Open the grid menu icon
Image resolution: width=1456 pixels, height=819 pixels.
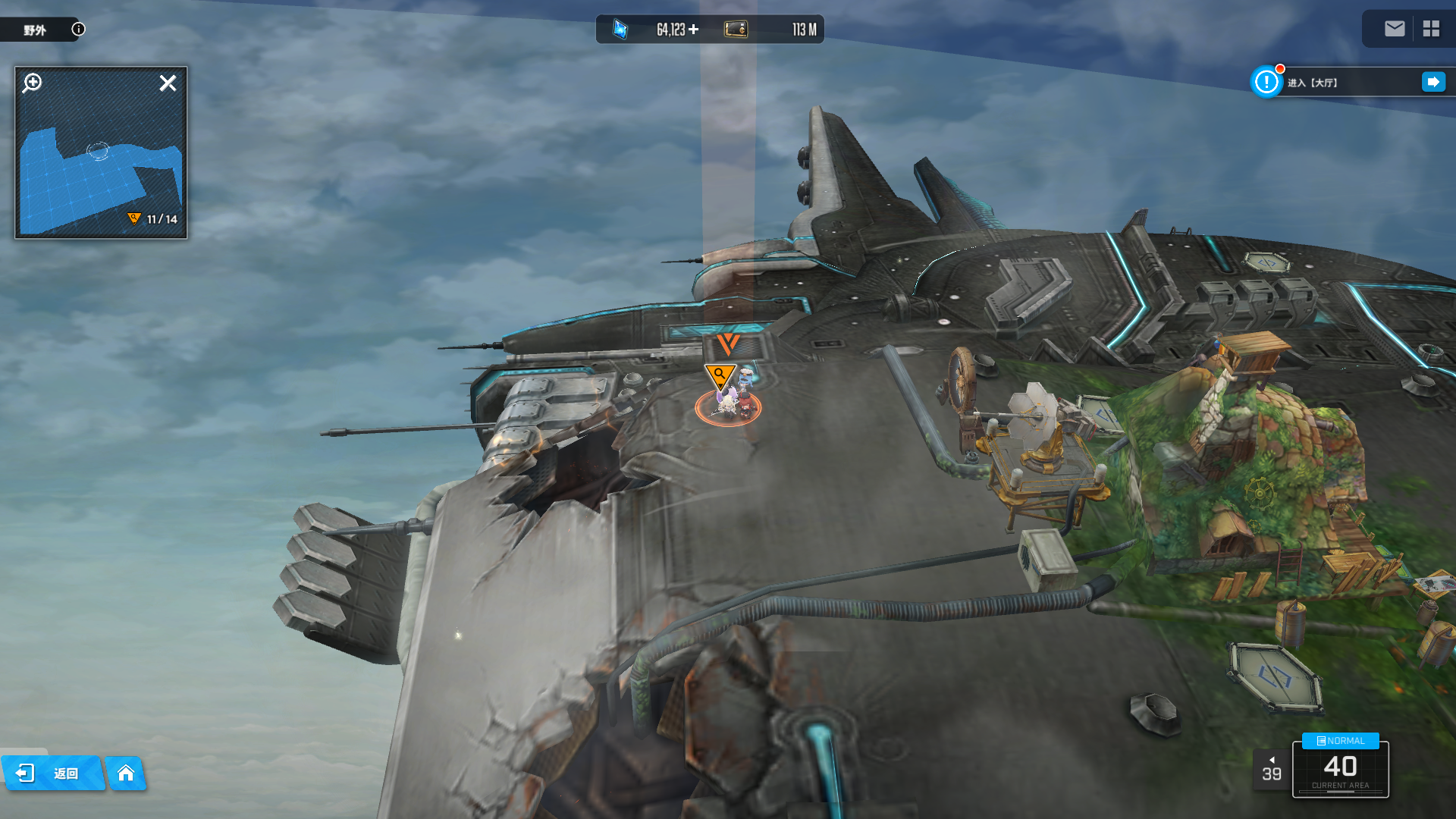[1431, 29]
